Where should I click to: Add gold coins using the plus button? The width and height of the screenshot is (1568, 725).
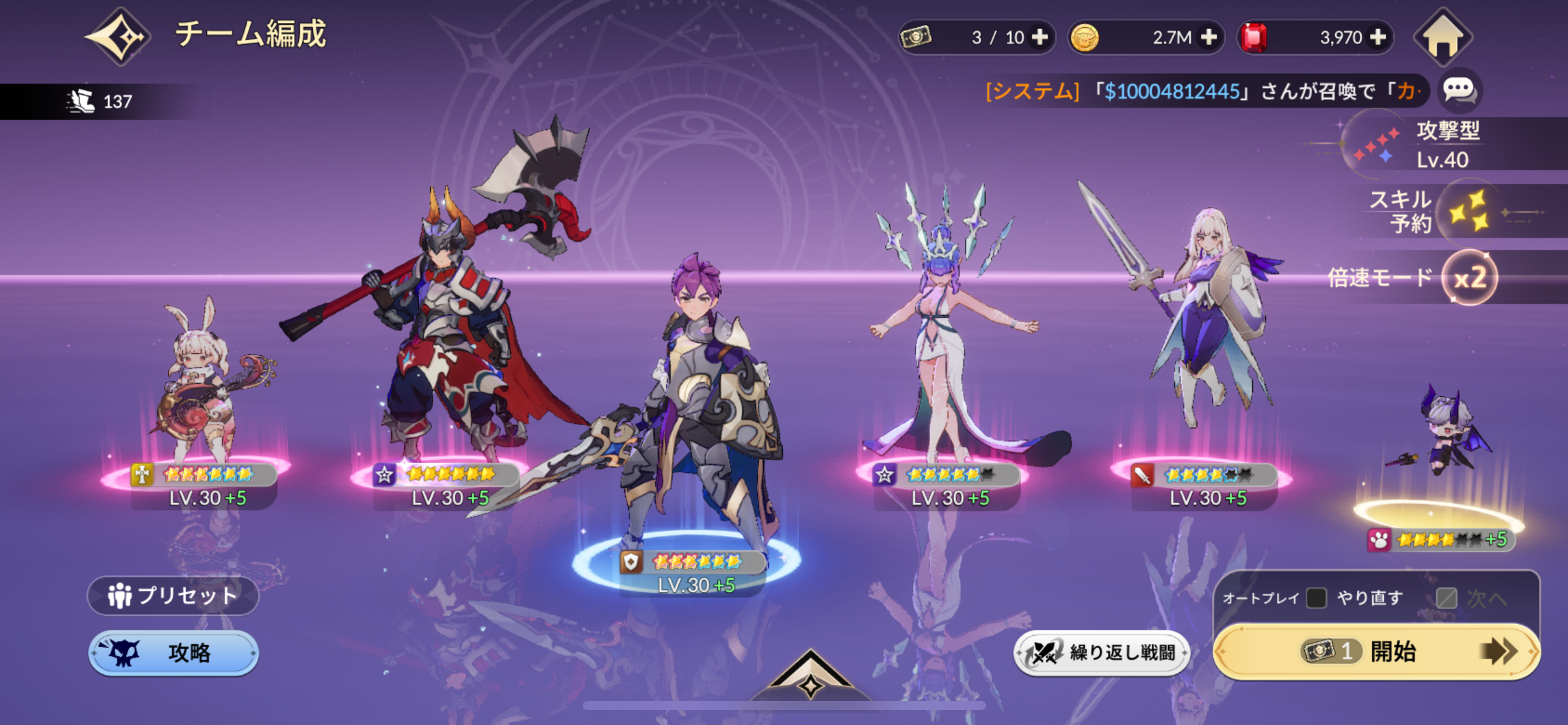pos(1208,37)
